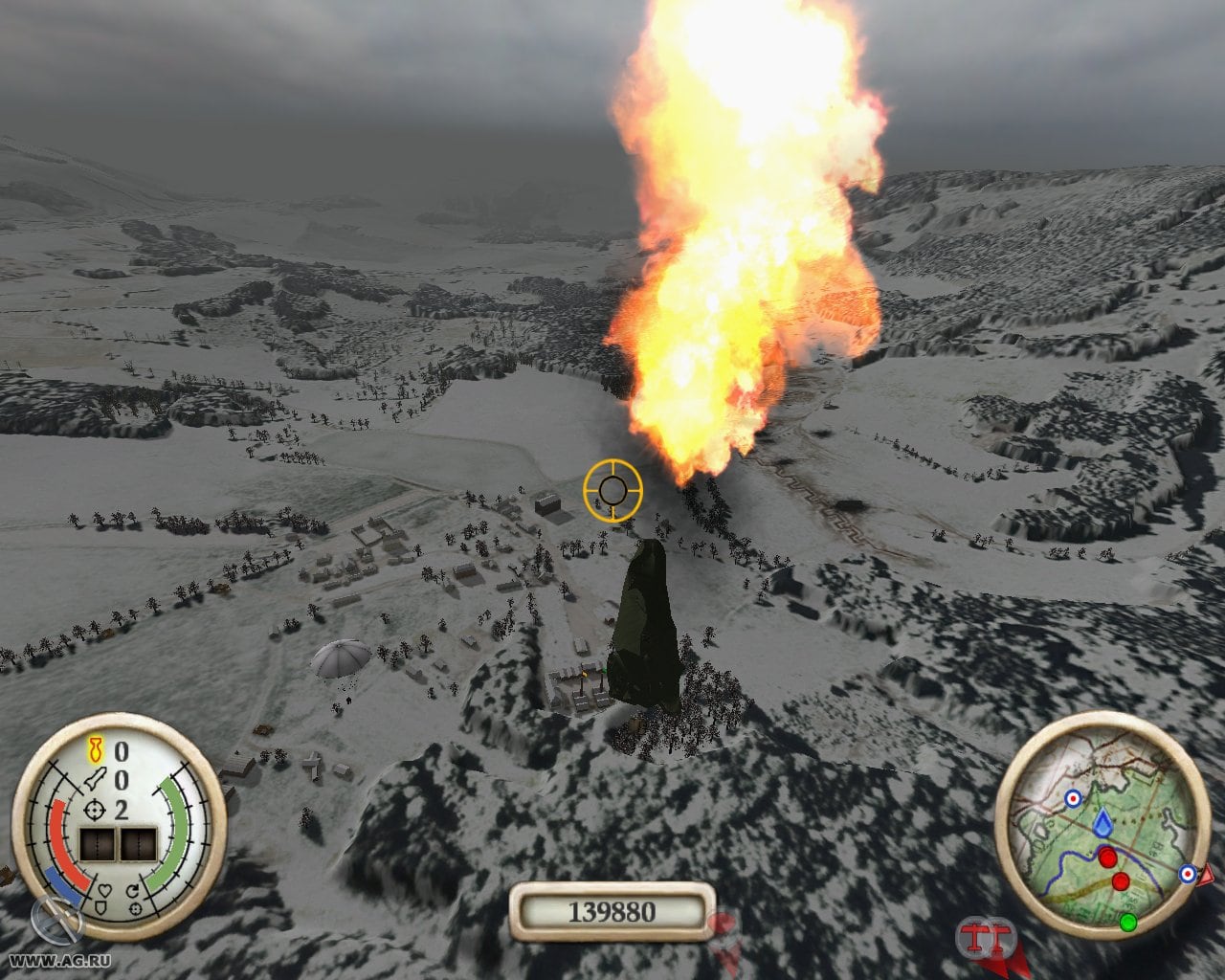
Task: Select the highlighted bomb weapon icon
Action: [96, 750]
